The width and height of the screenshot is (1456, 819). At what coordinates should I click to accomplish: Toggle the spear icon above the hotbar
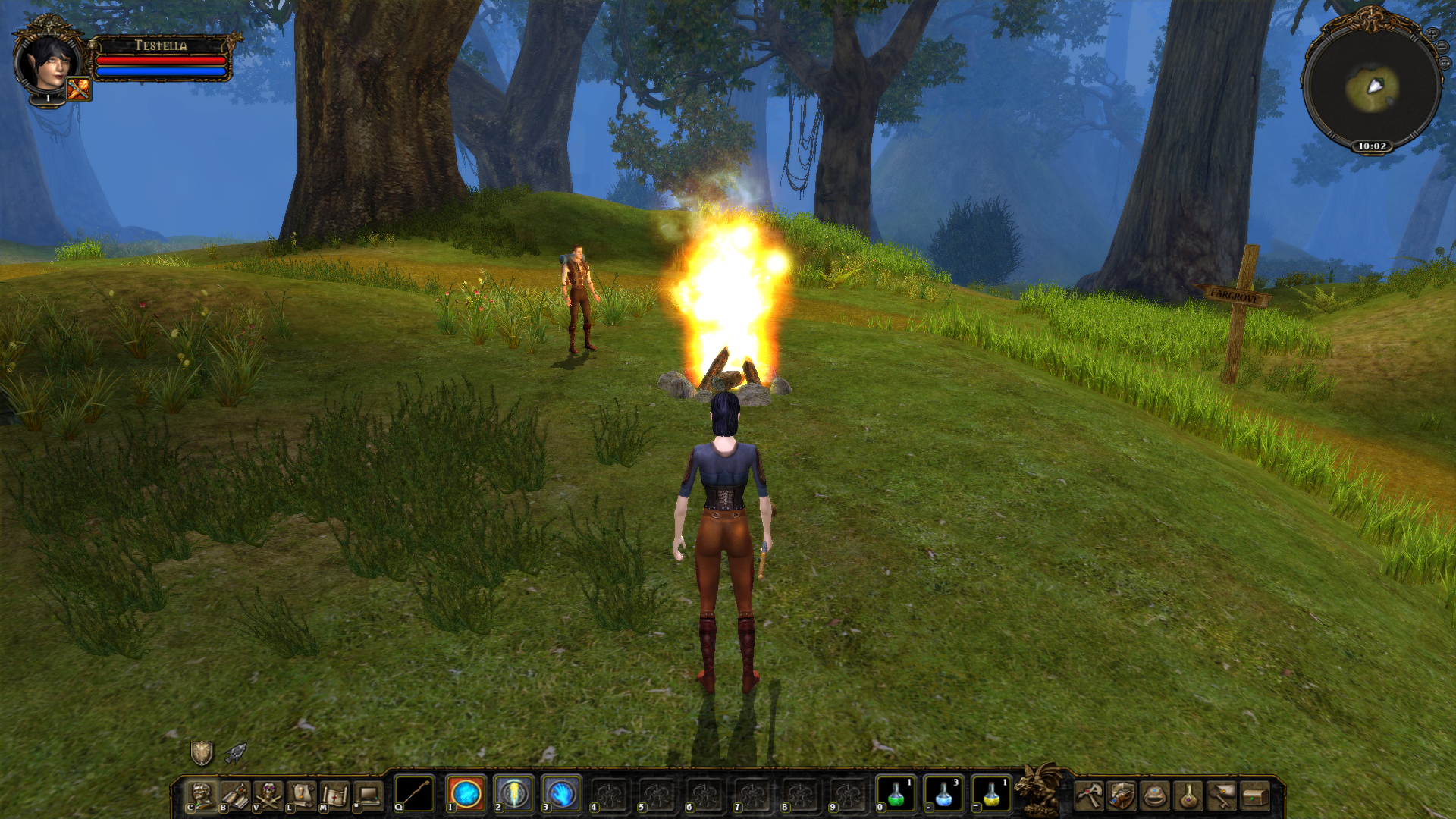pyautogui.click(x=237, y=752)
